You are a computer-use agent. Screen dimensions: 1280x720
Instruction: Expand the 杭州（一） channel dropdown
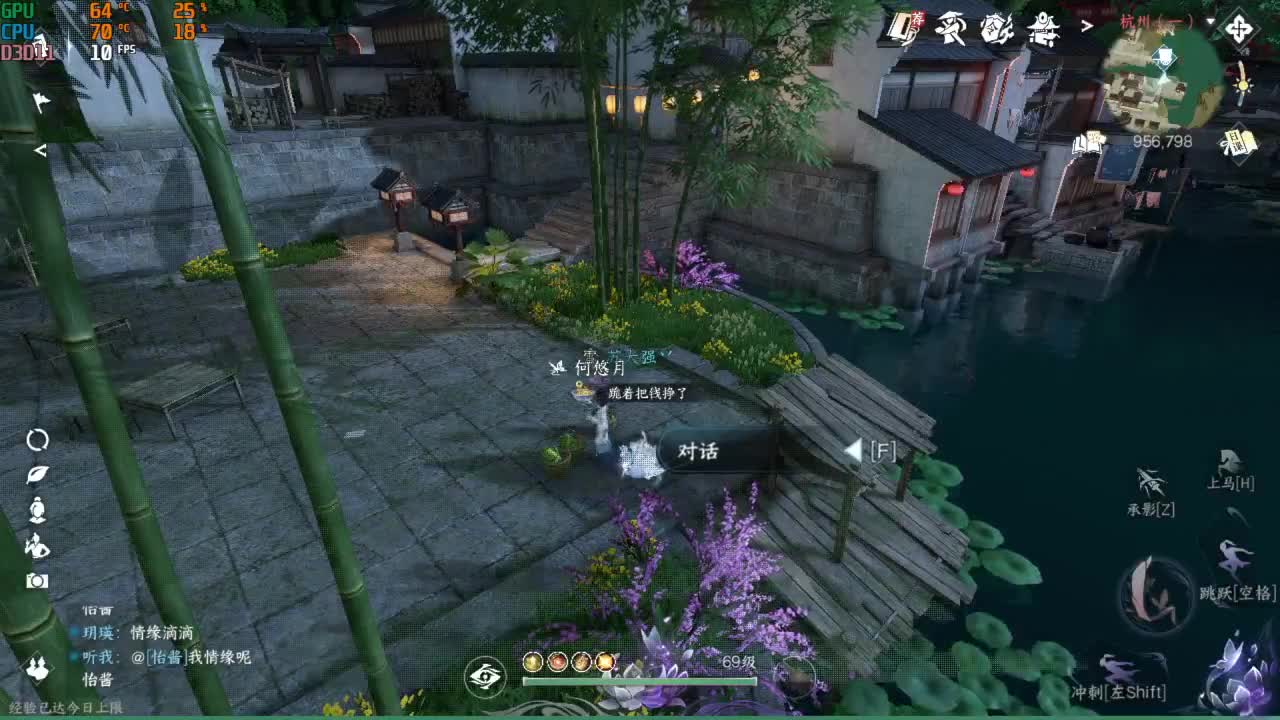(x=1208, y=22)
